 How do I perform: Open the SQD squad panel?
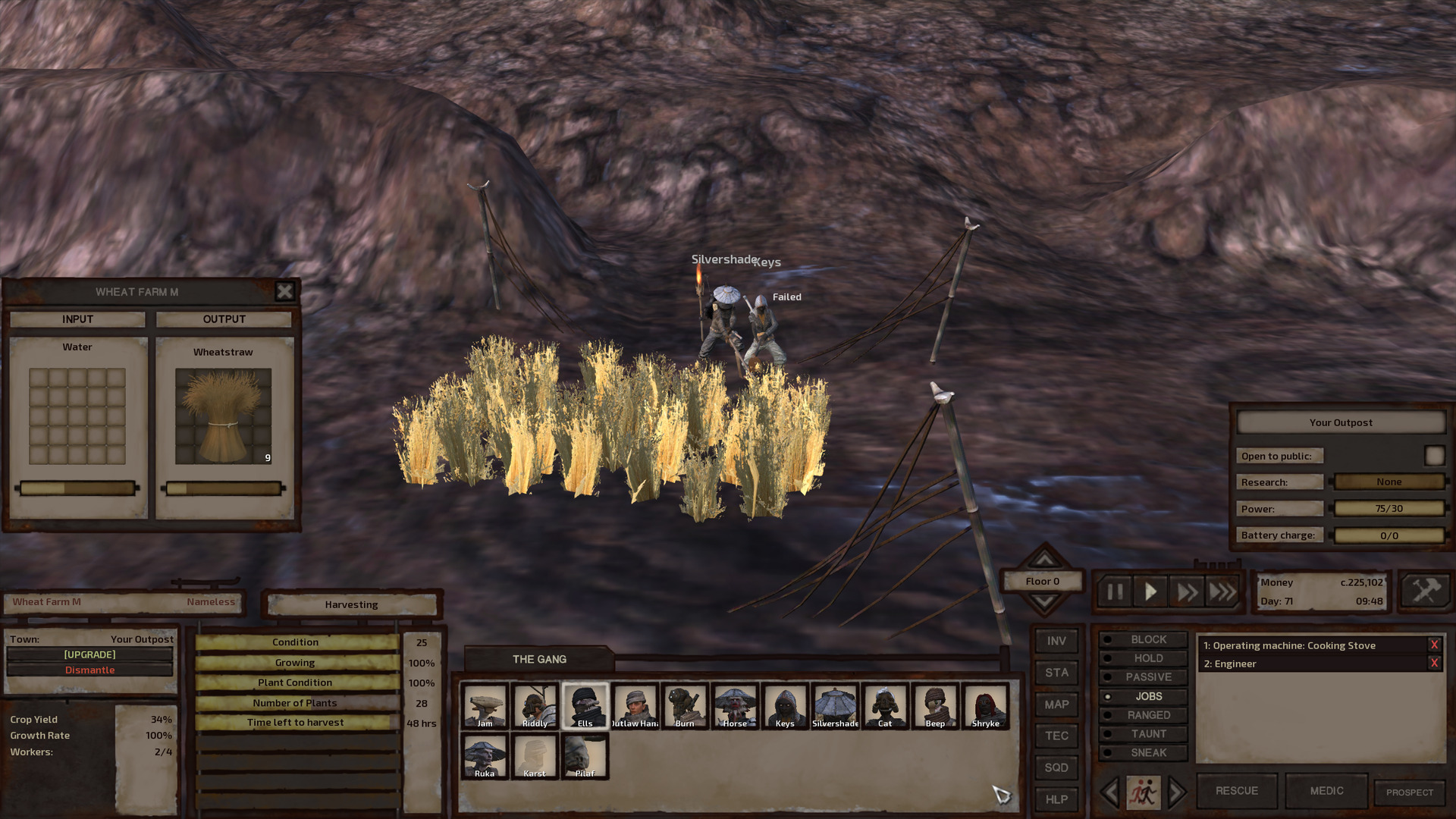click(1056, 767)
